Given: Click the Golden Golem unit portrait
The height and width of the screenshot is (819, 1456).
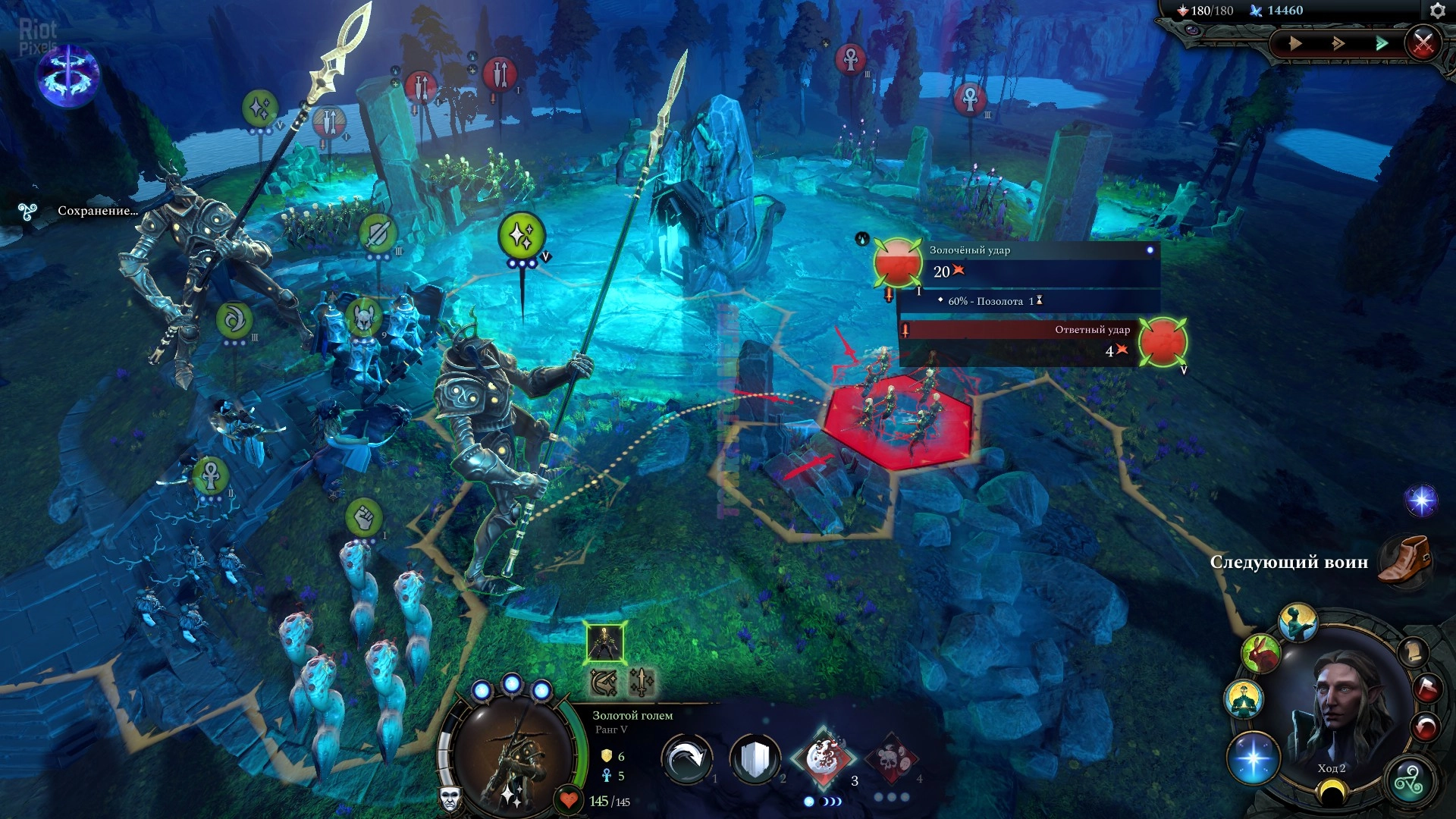Looking at the screenshot, I should 514,758.
